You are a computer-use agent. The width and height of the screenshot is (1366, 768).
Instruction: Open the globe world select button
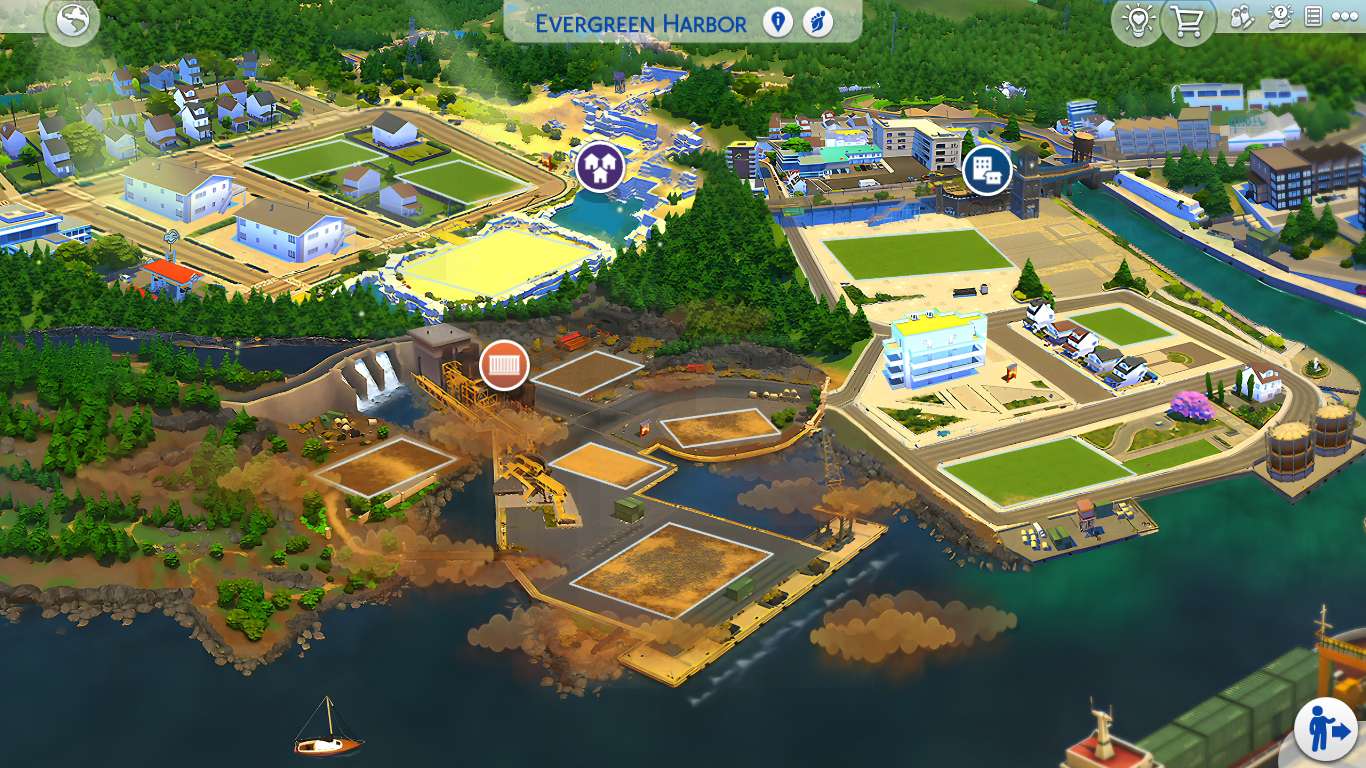tap(73, 21)
